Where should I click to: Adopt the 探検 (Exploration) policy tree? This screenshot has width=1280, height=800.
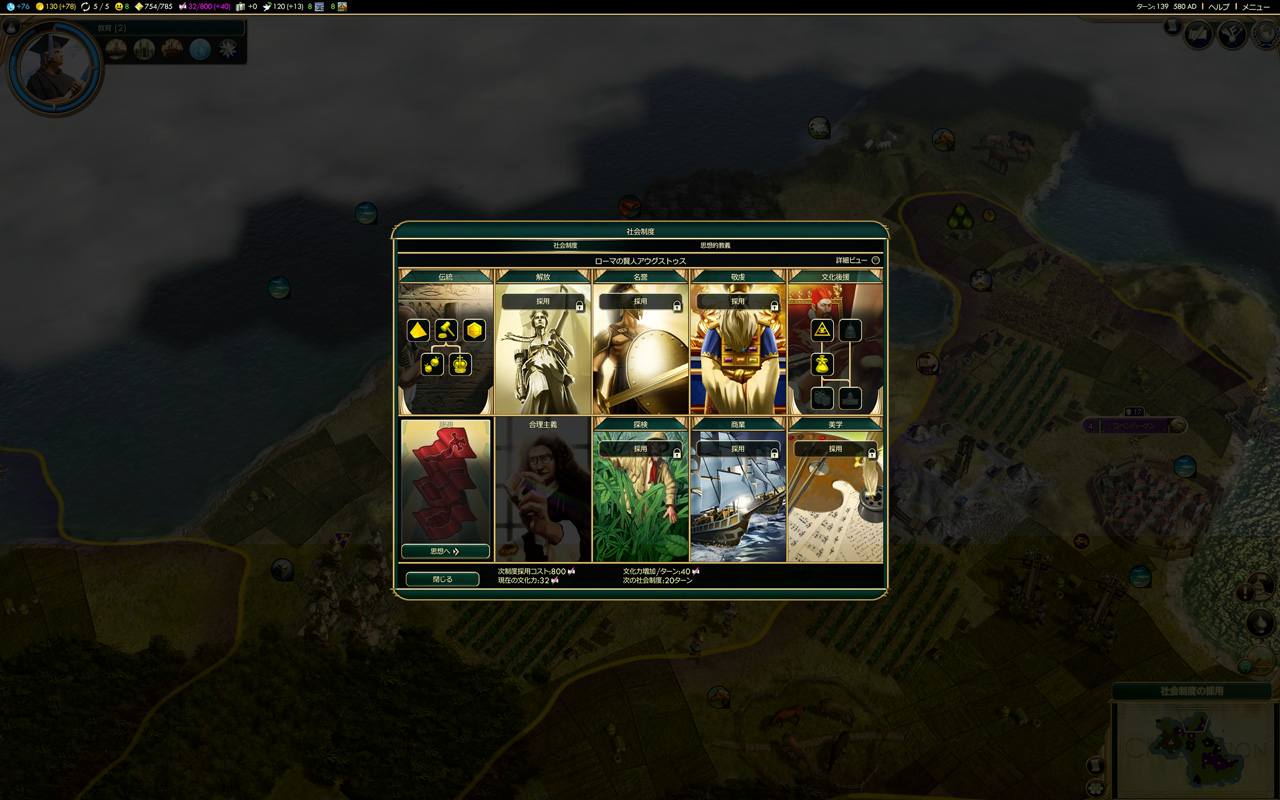[x=640, y=449]
